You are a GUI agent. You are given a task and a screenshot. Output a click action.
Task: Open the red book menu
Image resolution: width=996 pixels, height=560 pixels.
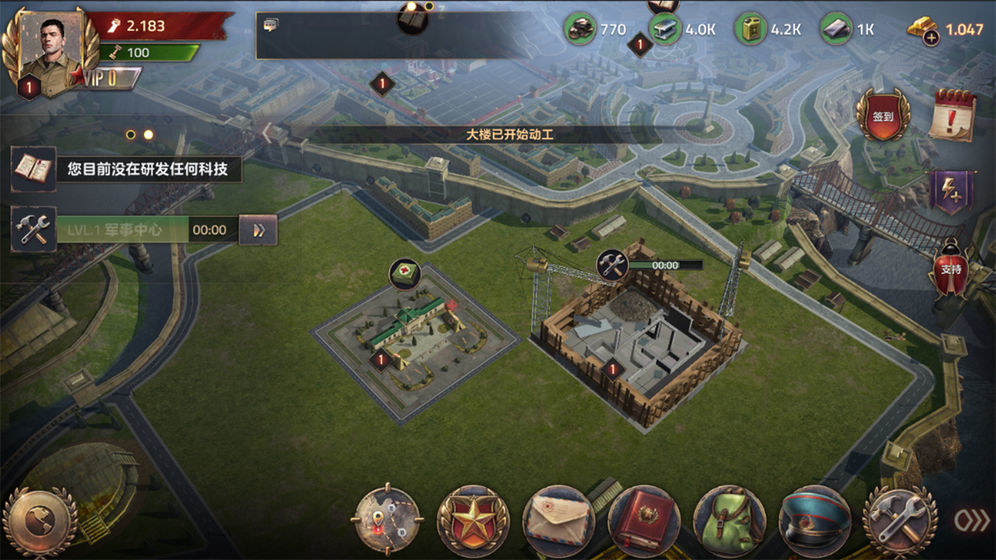point(643,521)
